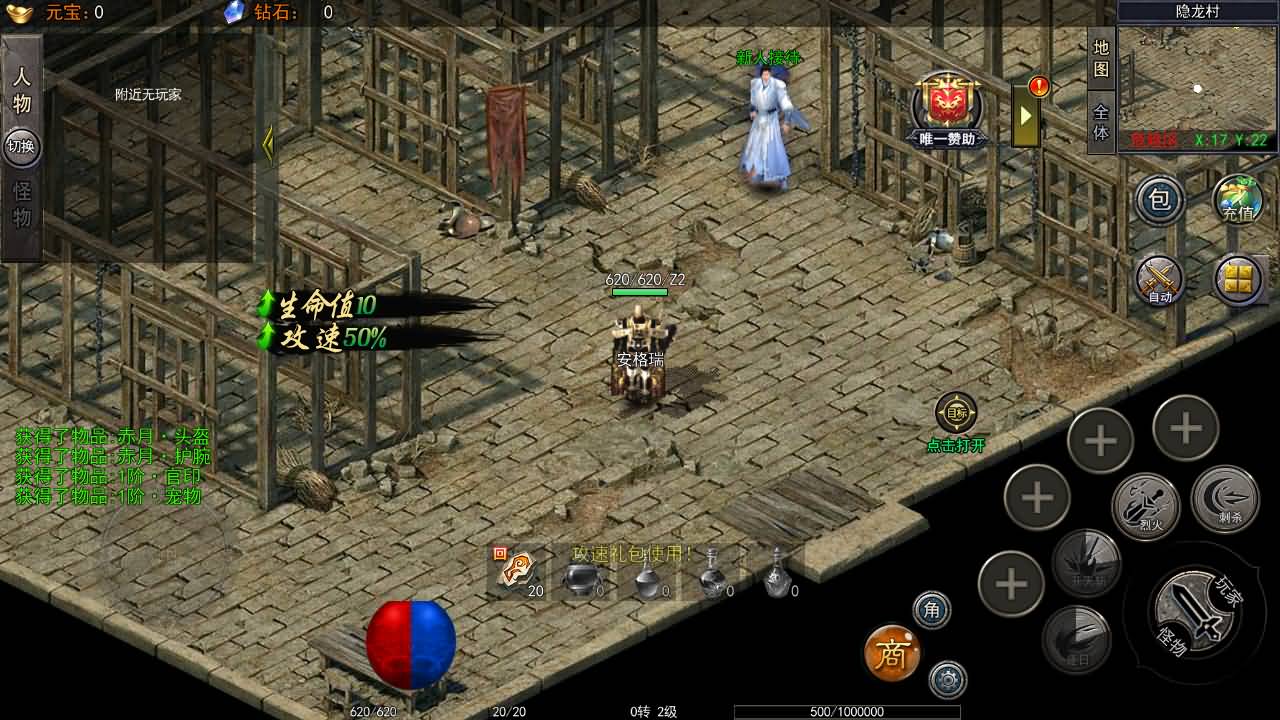Image resolution: width=1280 pixels, height=720 pixels.
Task: Collapse the nearby list with yellow chevron
Action: click(268, 145)
